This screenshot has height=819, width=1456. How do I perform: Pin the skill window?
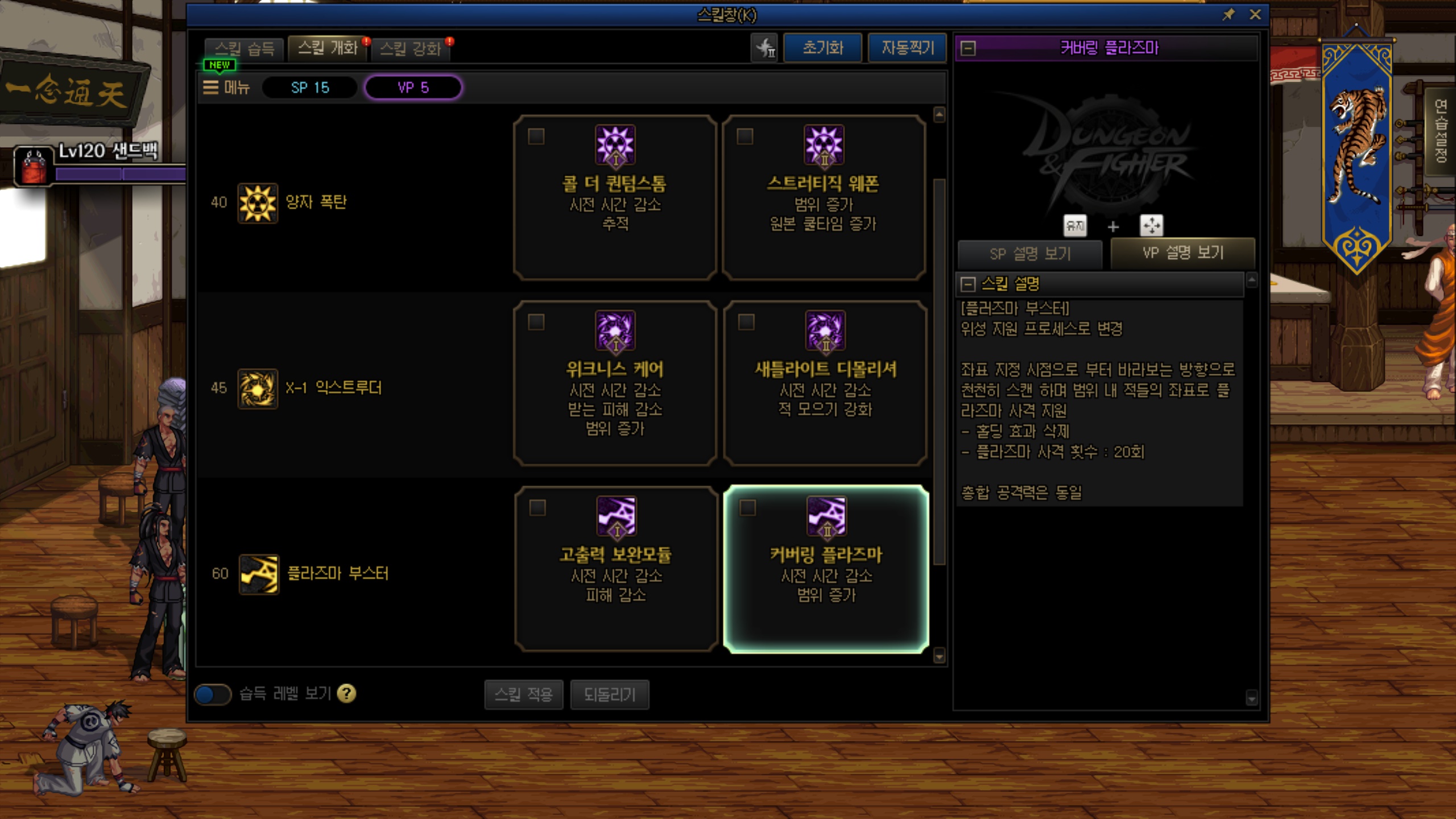pos(1228,15)
